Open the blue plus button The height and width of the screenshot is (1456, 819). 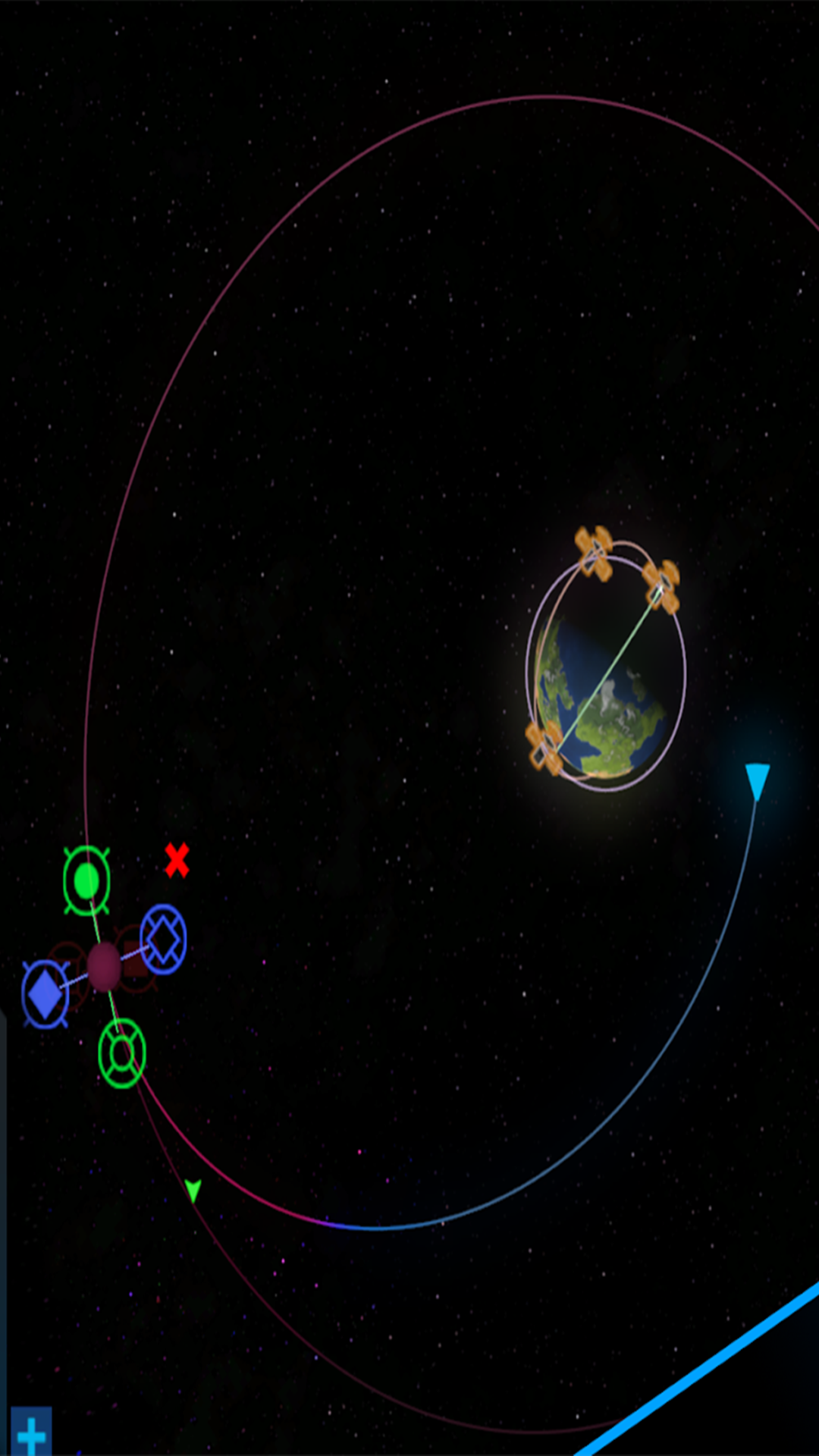[x=31, y=1432]
